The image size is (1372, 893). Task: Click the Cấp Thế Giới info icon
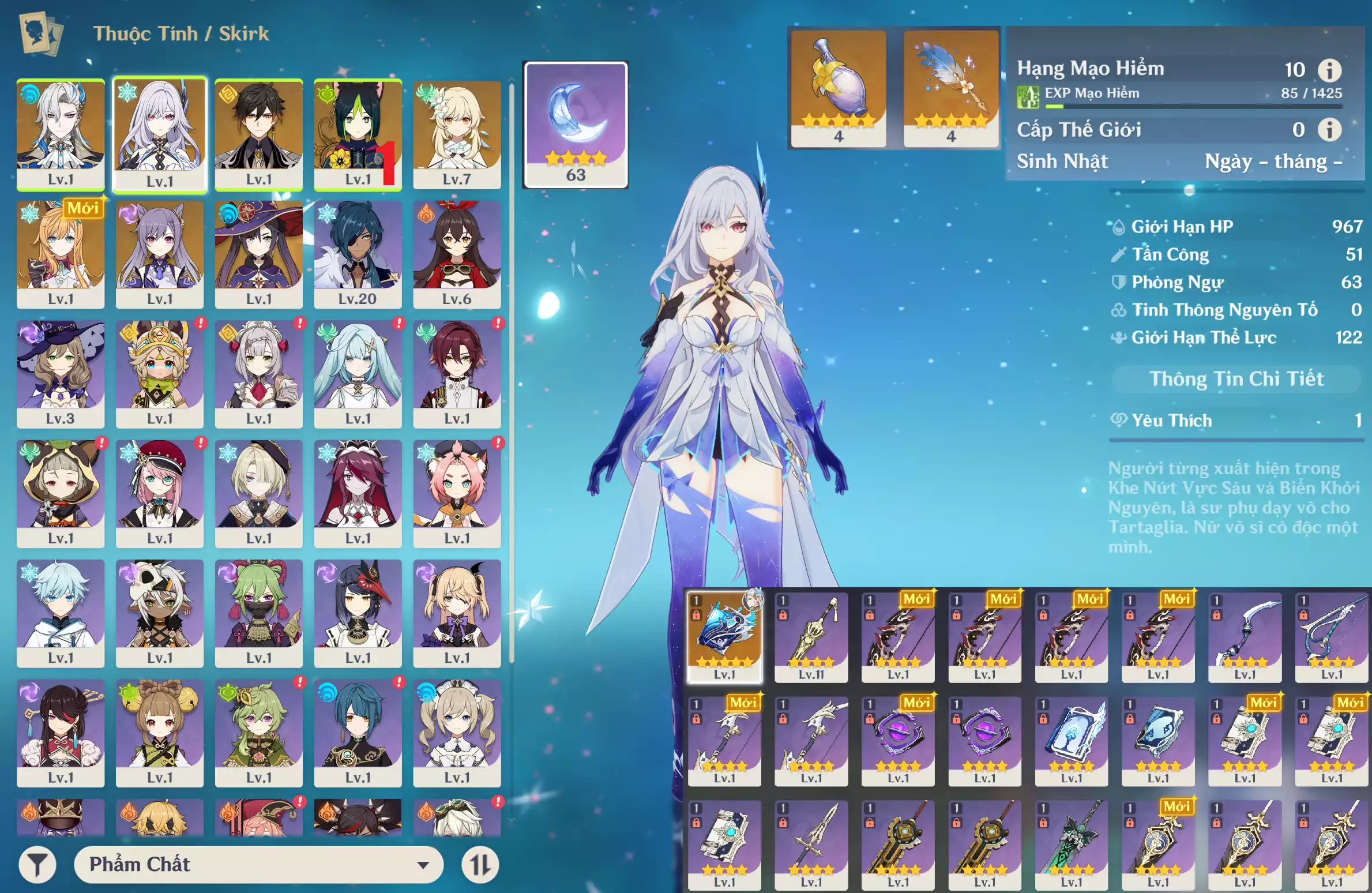[x=1329, y=130]
